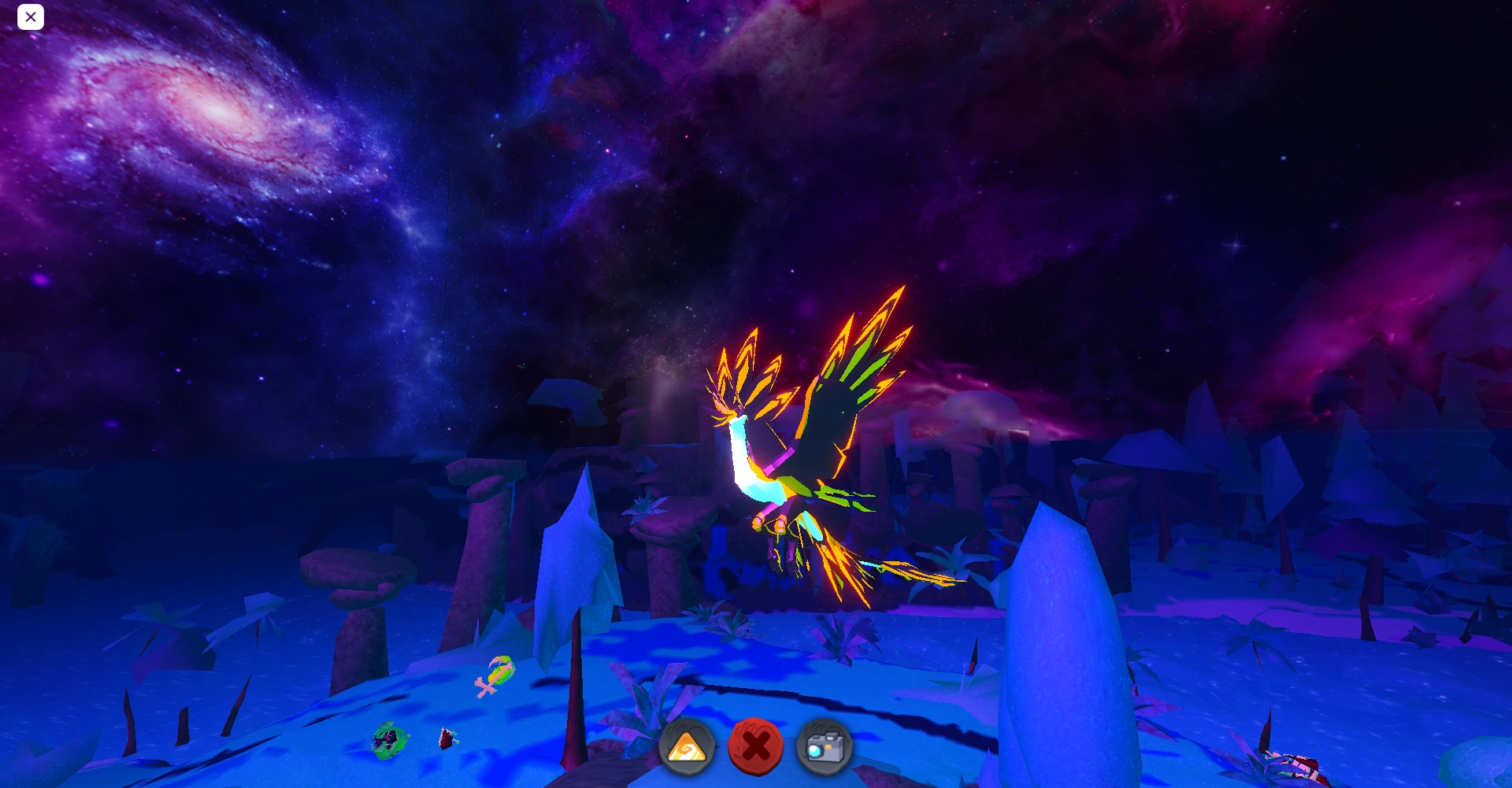Cancel using the red X stone button
1512x788 pixels.
tap(756, 745)
